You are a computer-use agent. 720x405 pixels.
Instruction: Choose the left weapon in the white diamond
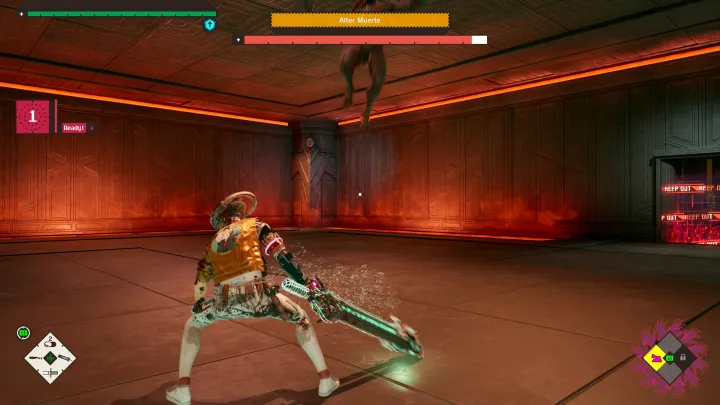click(36, 358)
